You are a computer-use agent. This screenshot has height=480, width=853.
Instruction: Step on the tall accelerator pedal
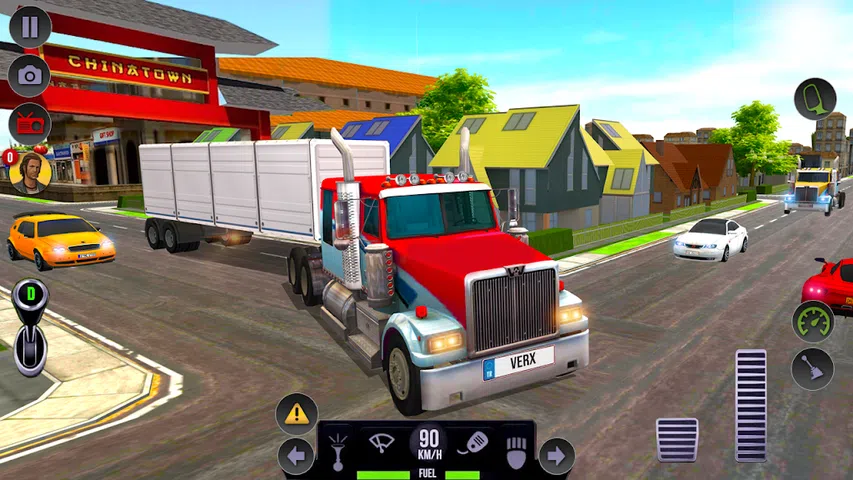751,405
